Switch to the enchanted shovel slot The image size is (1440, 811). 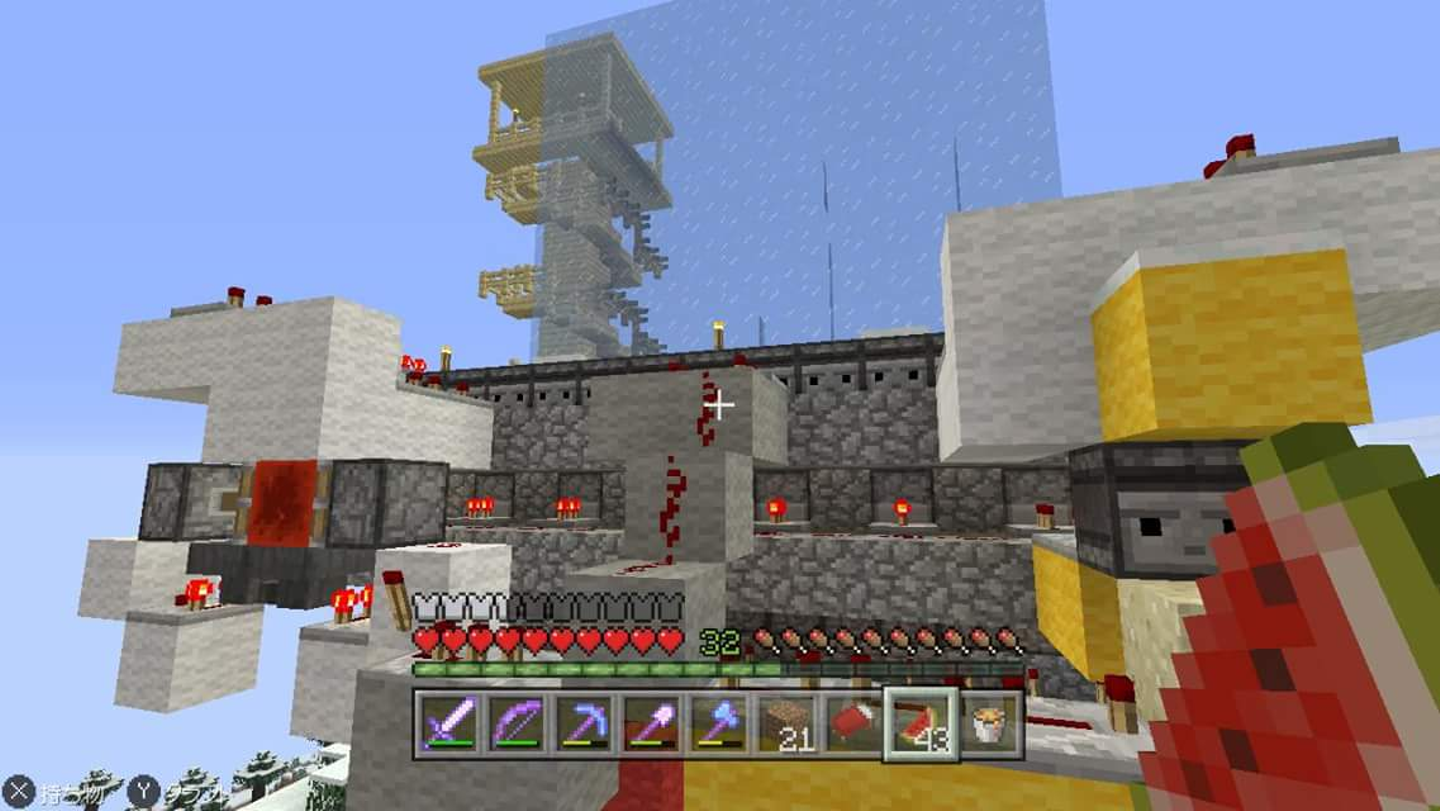pos(650,722)
